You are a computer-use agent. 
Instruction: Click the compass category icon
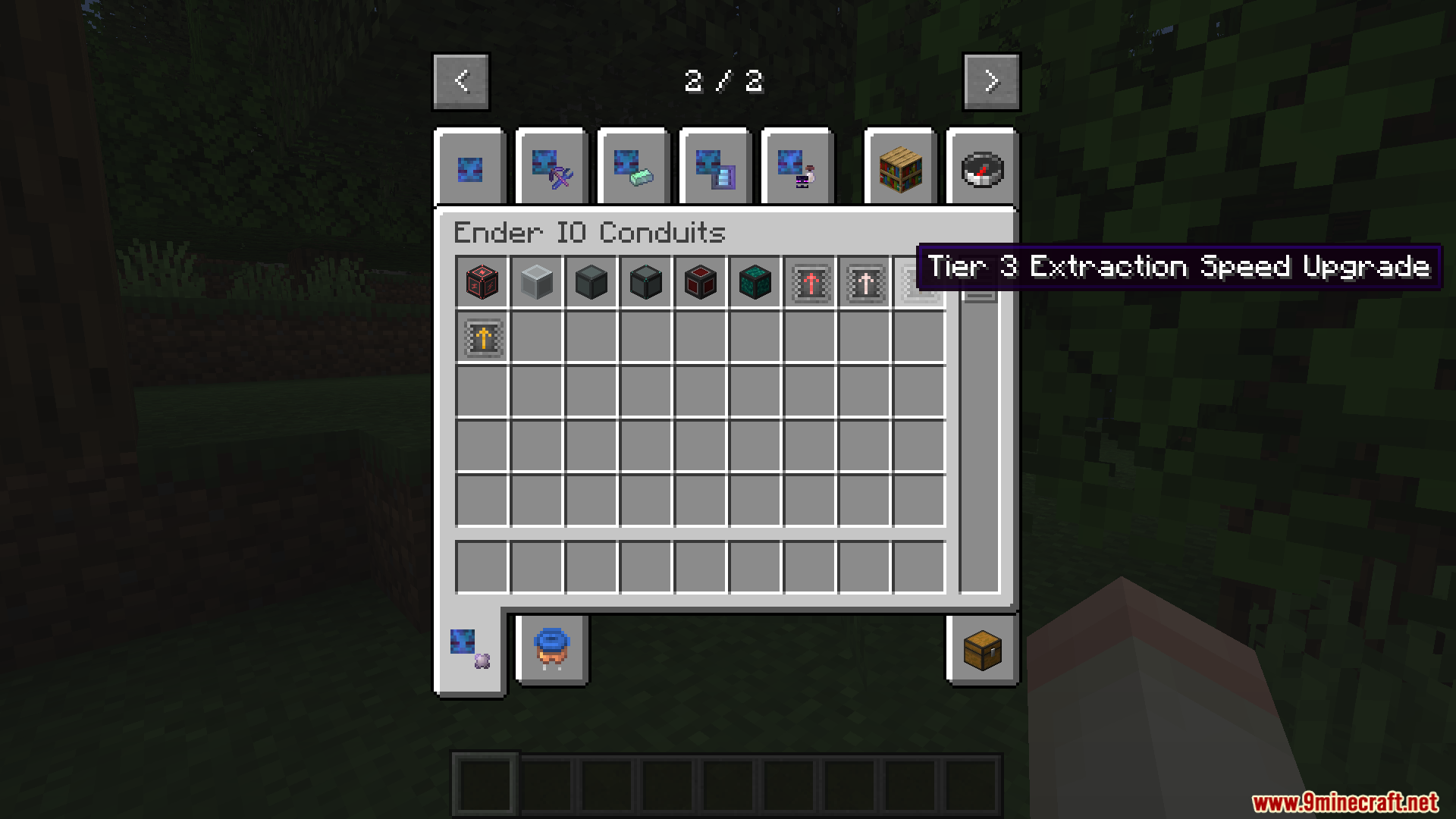click(x=982, y=168)
